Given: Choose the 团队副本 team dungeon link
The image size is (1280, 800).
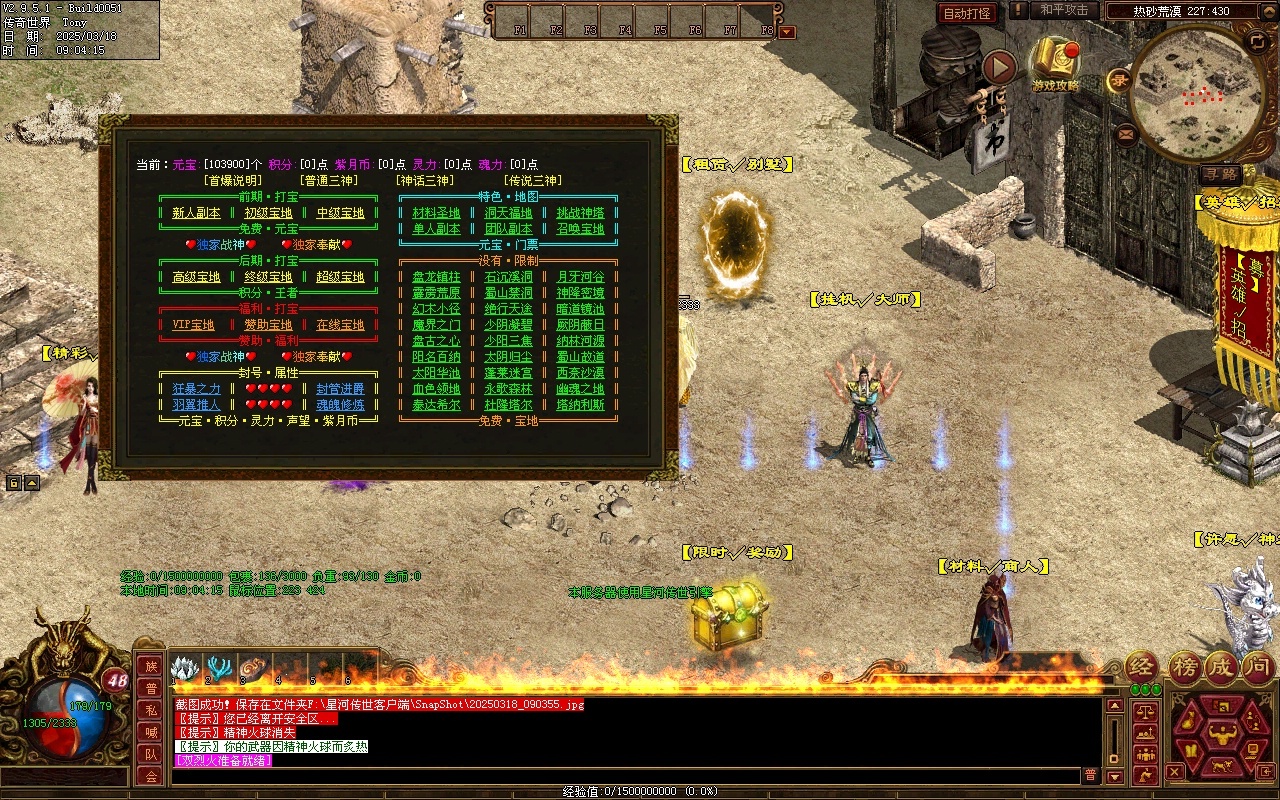Looking at the screenshot, I should pyautogui.click(x=508, y=229).
